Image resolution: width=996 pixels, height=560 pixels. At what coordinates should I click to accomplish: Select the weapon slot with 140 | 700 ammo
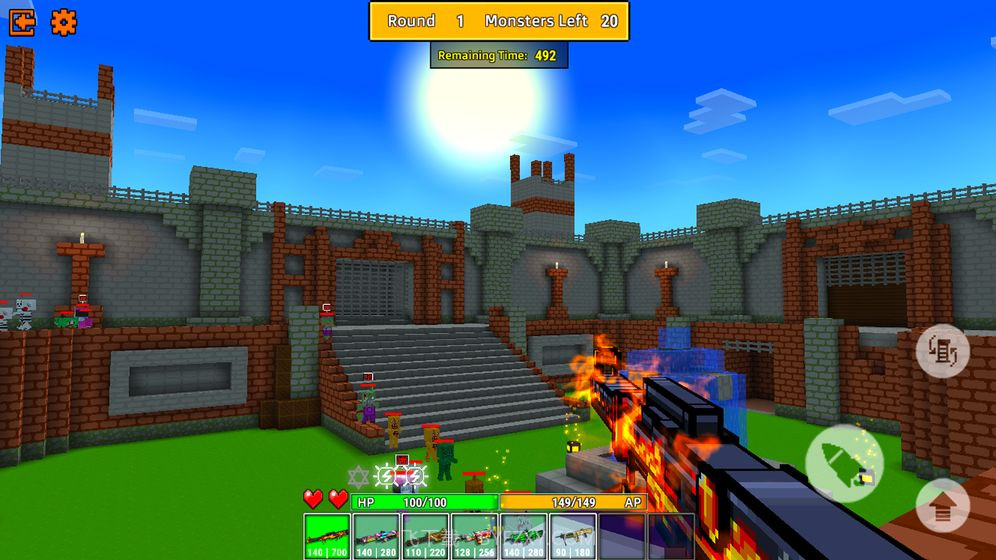326,537
